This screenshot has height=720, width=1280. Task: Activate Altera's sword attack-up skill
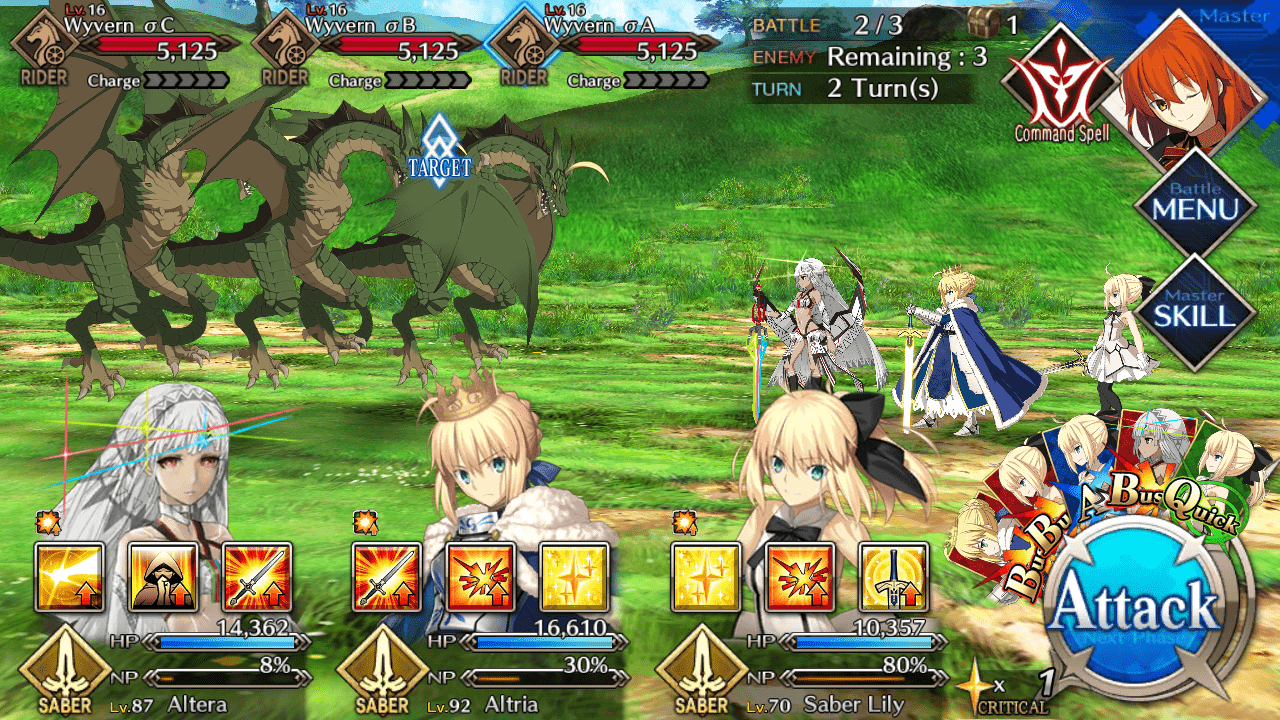pyautogui.click(x=257, y=577)
